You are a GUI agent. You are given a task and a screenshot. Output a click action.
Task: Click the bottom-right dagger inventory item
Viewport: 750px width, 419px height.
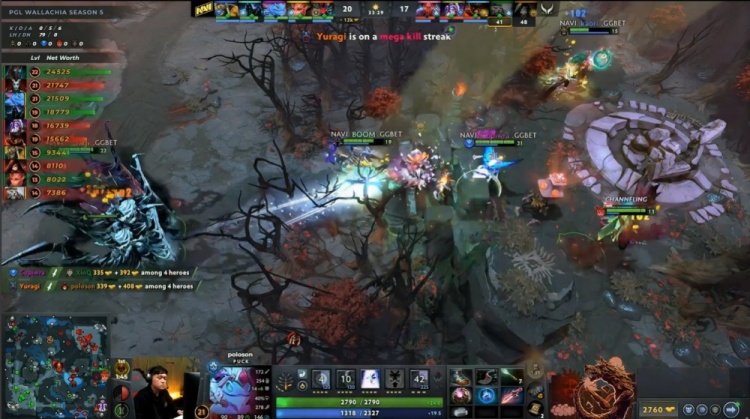click(x=511, y=396)
